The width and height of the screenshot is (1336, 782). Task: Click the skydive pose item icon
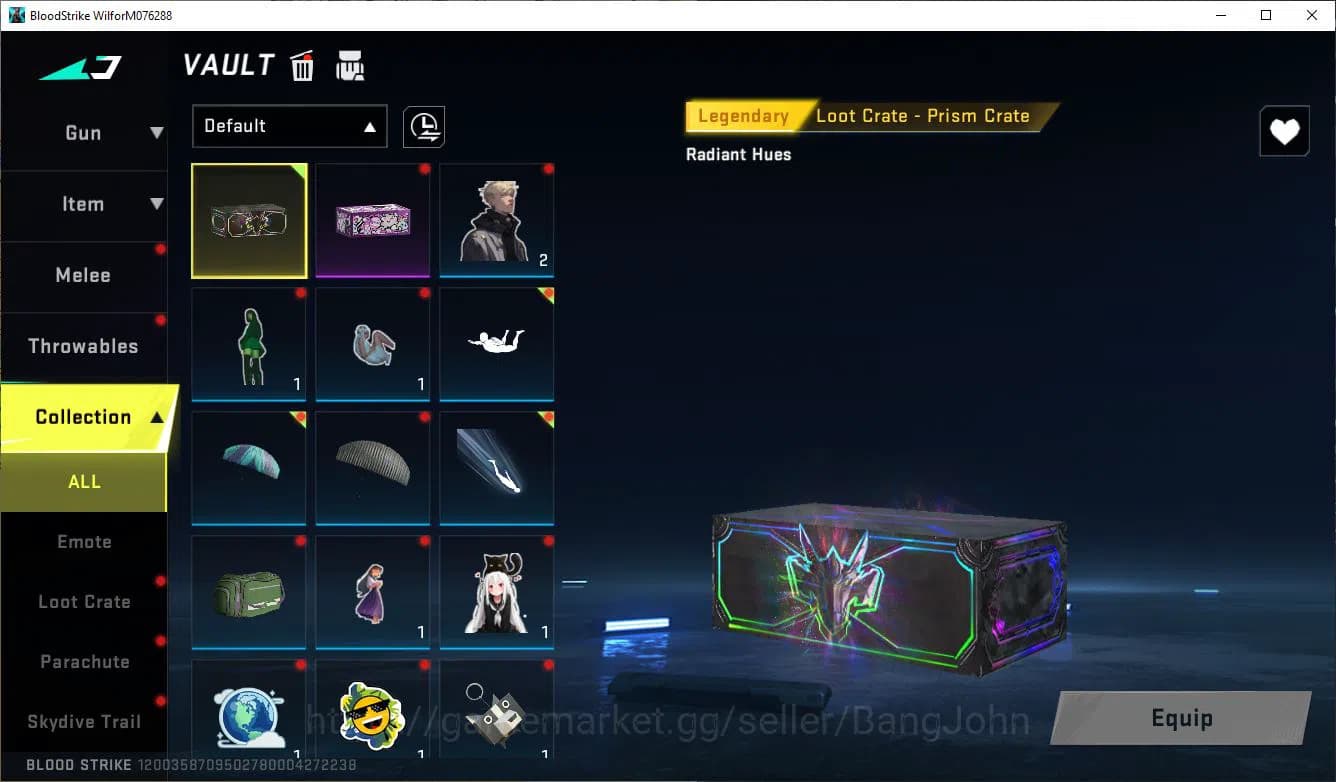(x=496, y=342)
